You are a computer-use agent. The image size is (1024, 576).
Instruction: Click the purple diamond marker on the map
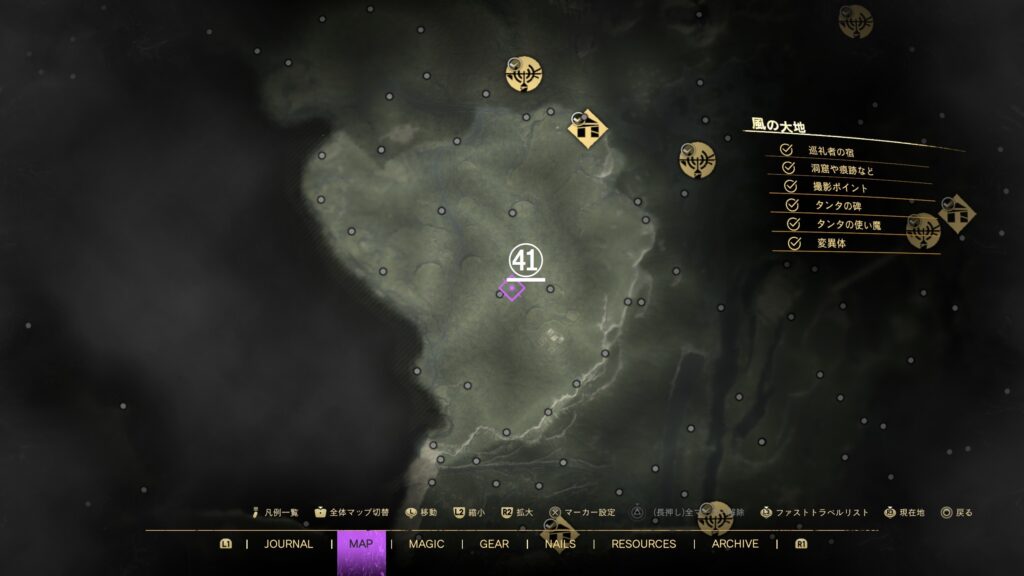point(512,290)
